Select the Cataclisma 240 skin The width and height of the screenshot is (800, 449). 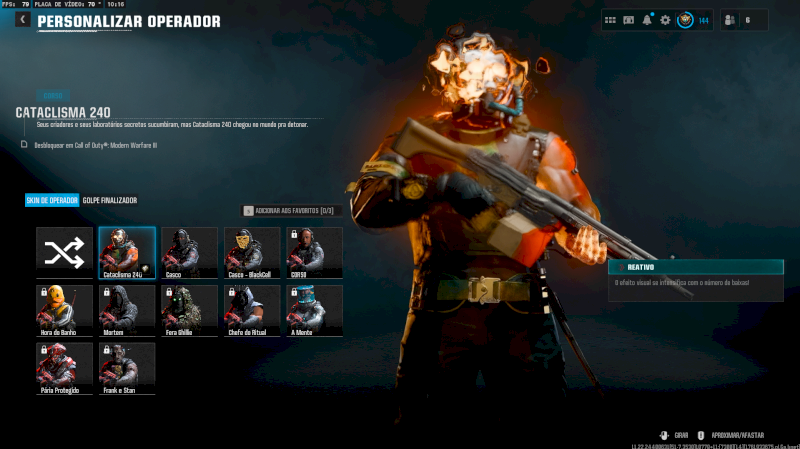127,252
